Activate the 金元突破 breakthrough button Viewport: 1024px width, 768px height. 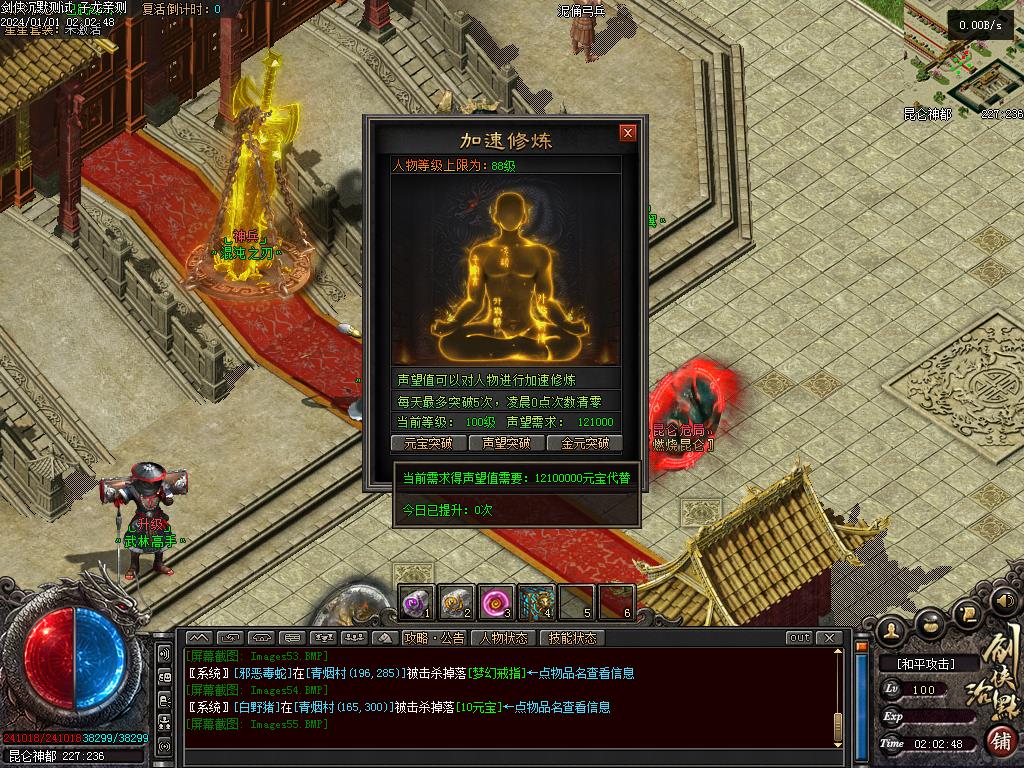point(585,443)
